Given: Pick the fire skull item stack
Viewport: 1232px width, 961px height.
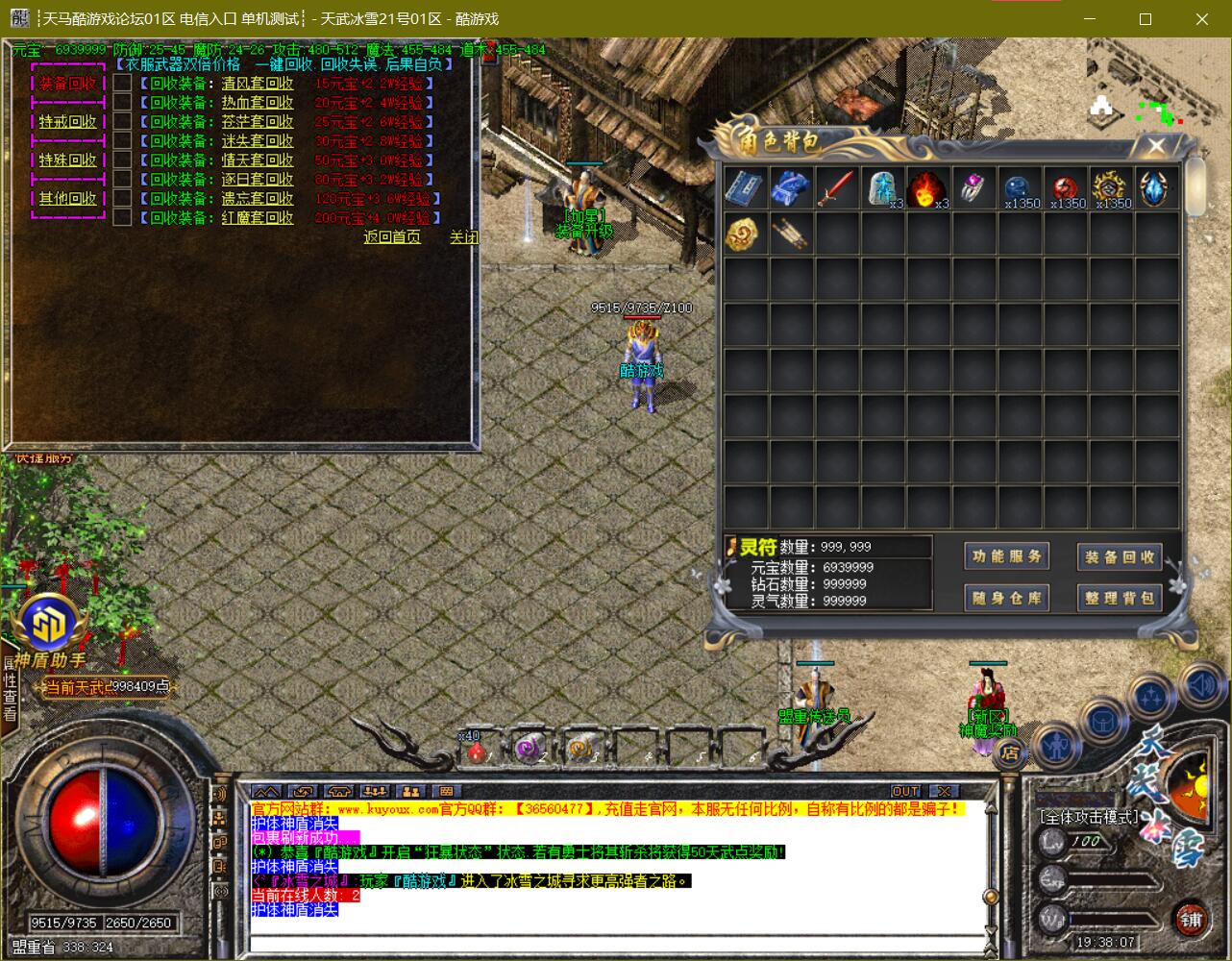Looking at the screenshot, I should click(926, 188).
